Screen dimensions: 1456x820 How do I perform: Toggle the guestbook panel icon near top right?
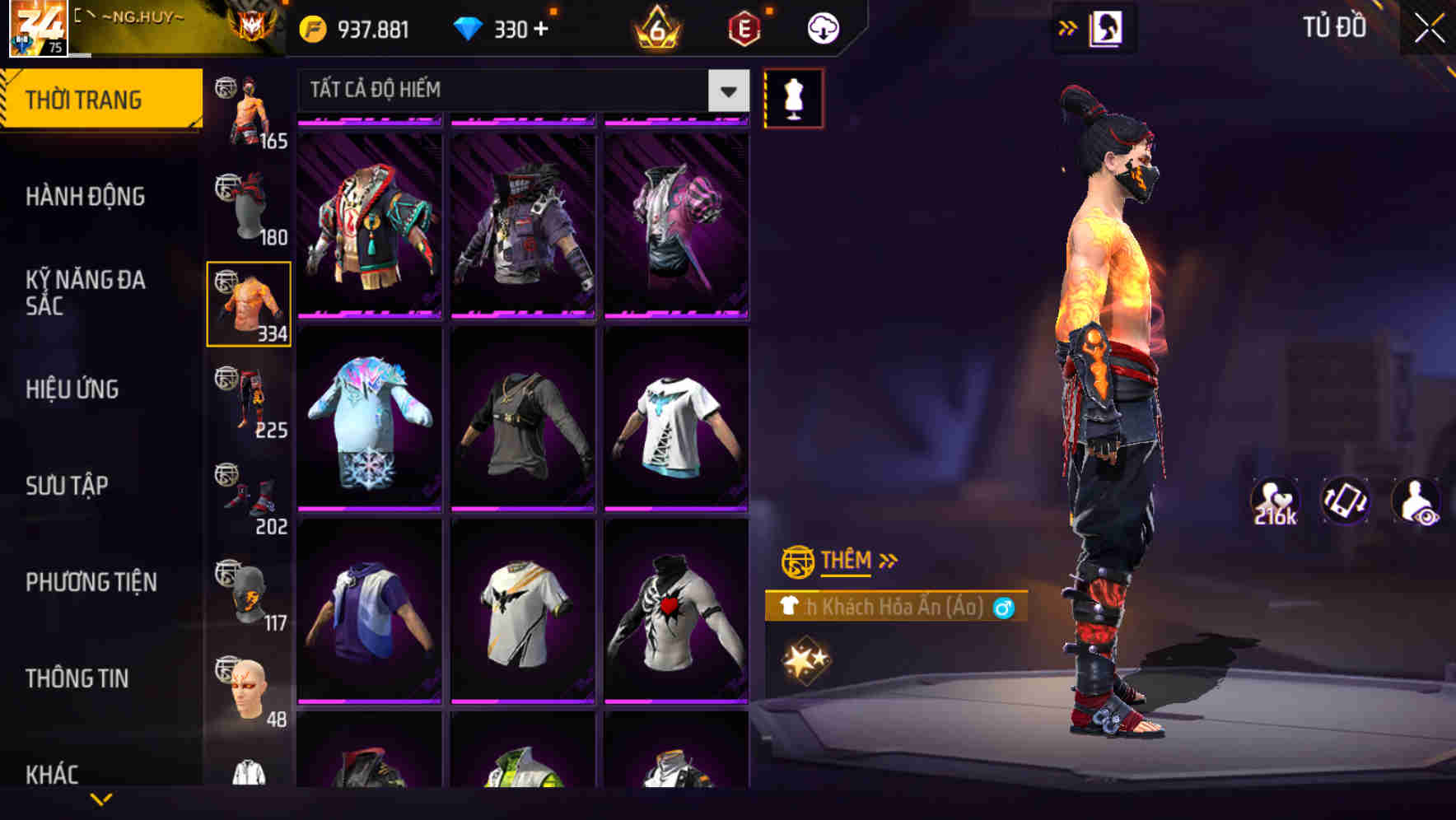[x=1104, y=27]
